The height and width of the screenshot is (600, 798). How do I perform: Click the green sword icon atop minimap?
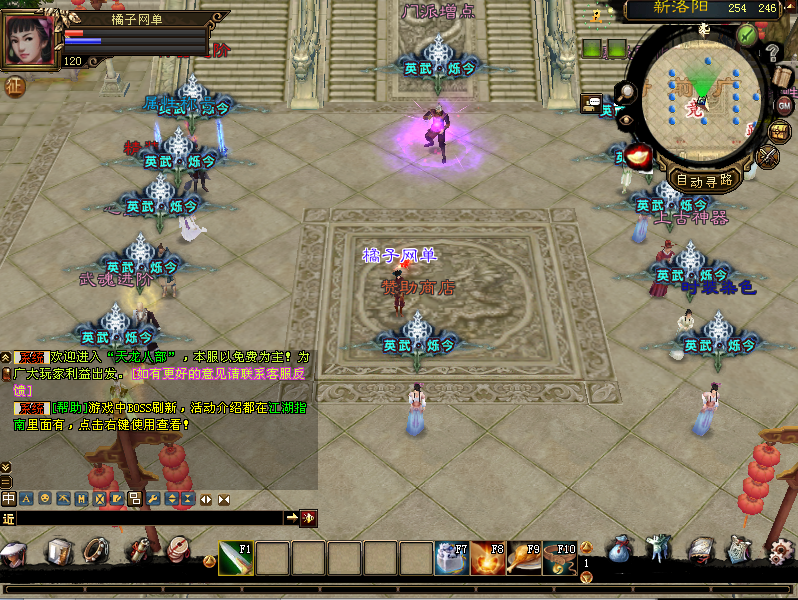746,34
